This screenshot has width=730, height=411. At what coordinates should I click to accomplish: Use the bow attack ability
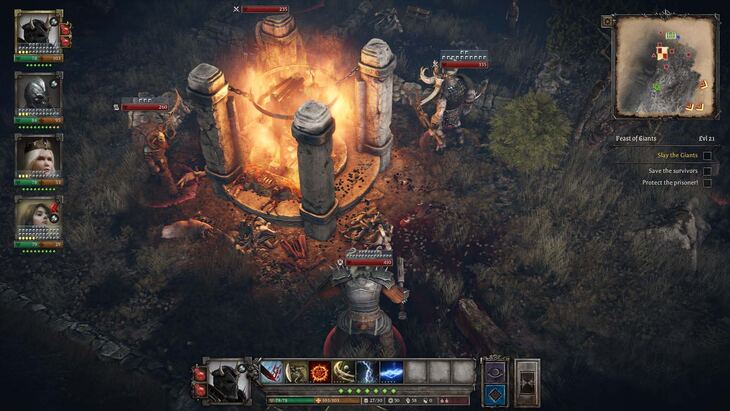[x=296, y=372]
